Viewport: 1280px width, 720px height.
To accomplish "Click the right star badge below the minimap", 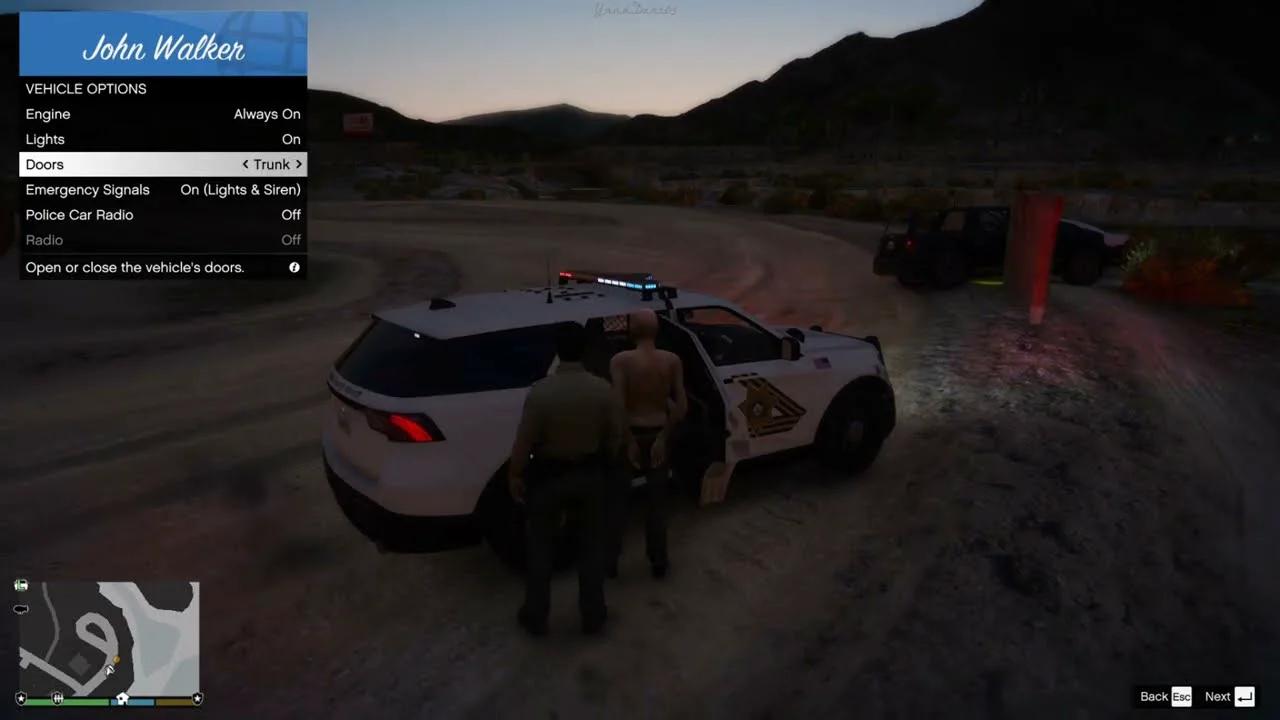I will (197, 699).
